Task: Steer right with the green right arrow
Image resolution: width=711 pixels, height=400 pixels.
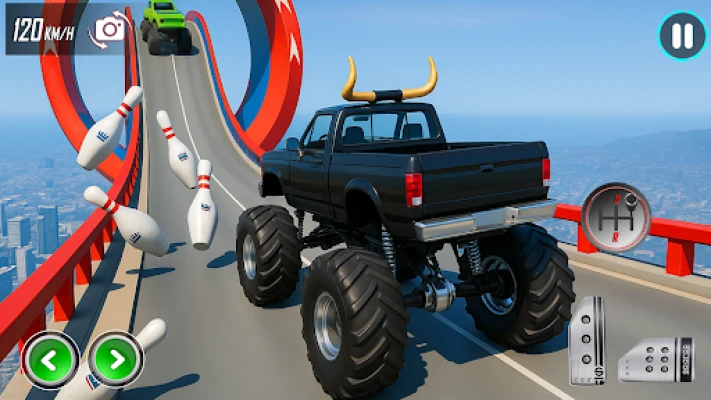Action: click(x=115, y=358)
